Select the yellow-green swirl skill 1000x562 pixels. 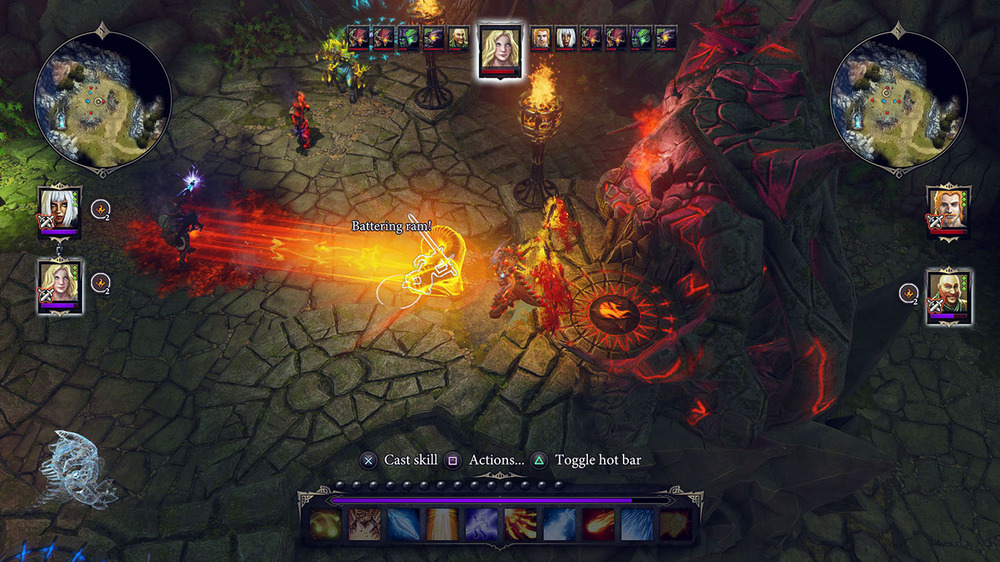click(325, 525)
